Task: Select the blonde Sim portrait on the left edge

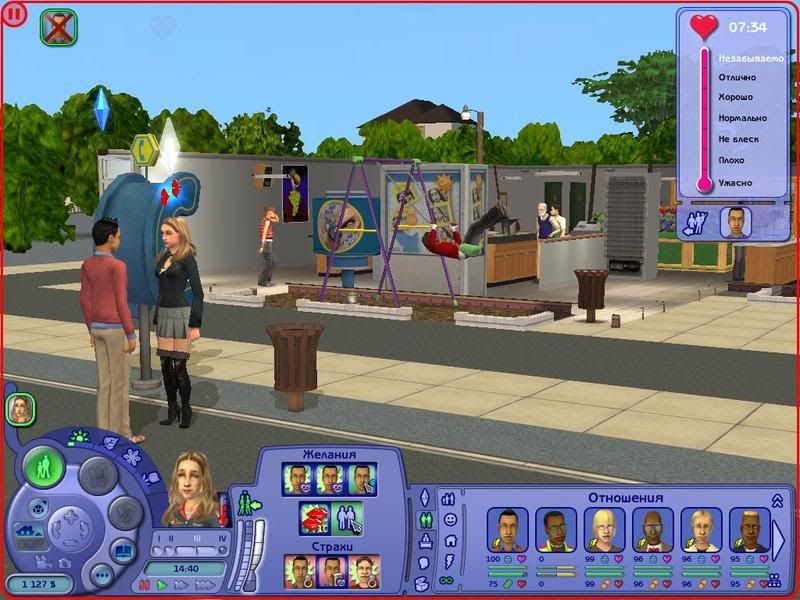Action: click(x=20, y=408)
